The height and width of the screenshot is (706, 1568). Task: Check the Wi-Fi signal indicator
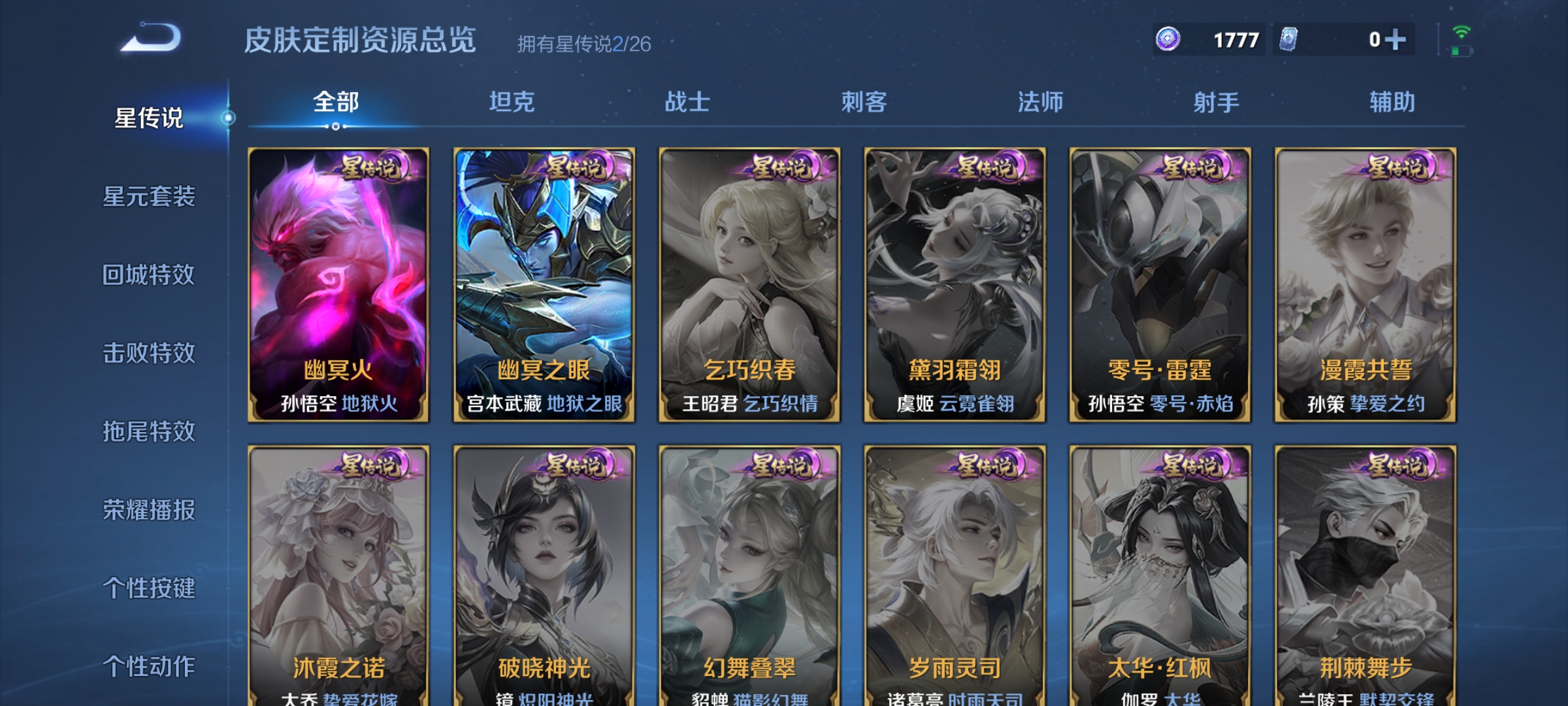pyautogui.click(x=1463, y=31)
